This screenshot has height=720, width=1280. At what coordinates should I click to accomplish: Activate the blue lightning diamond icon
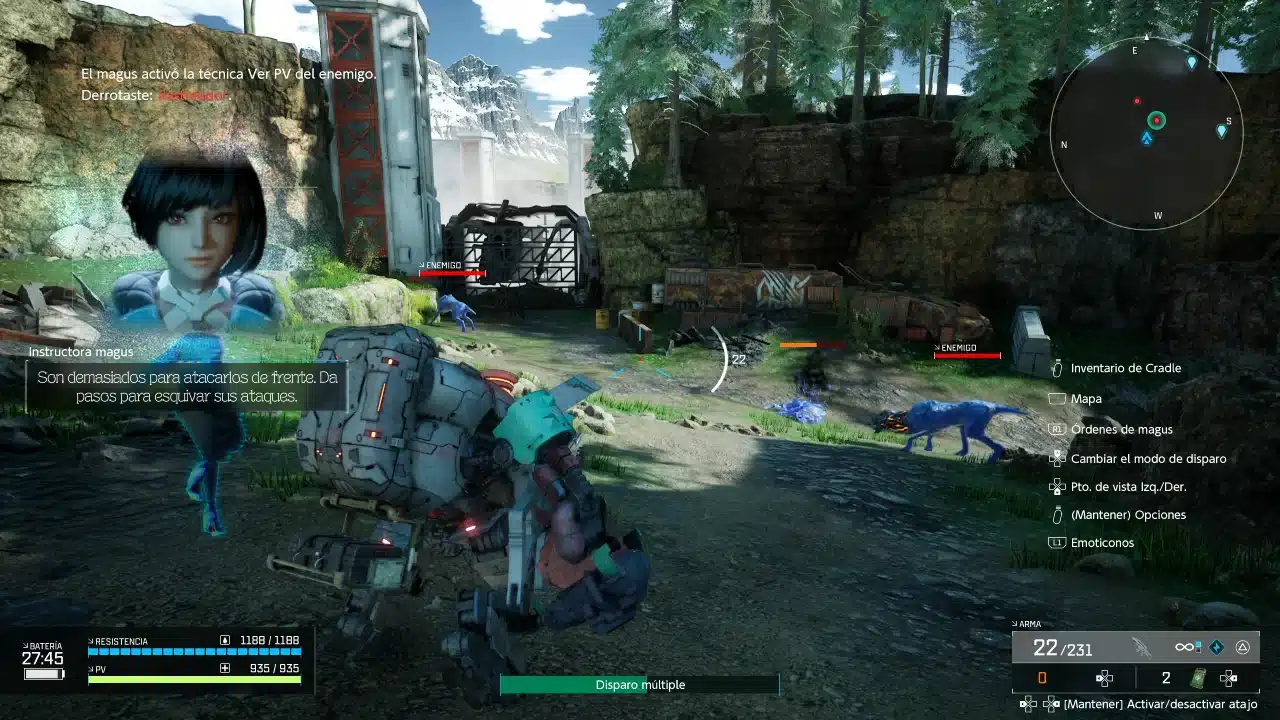tap(1215, 647)
